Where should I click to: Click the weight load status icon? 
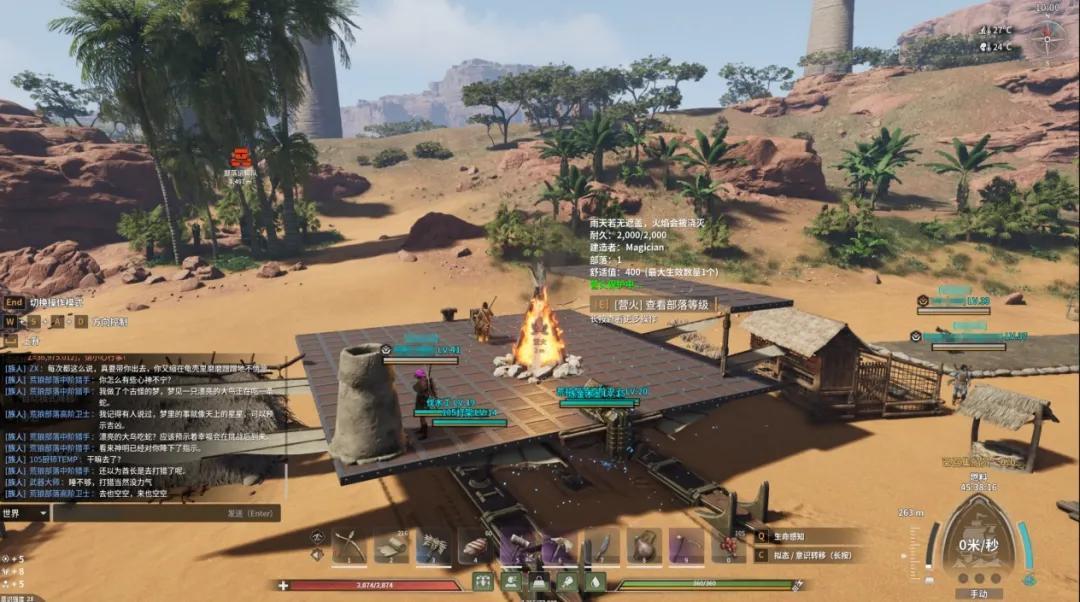pyautogui.click(x=539, y=581)
